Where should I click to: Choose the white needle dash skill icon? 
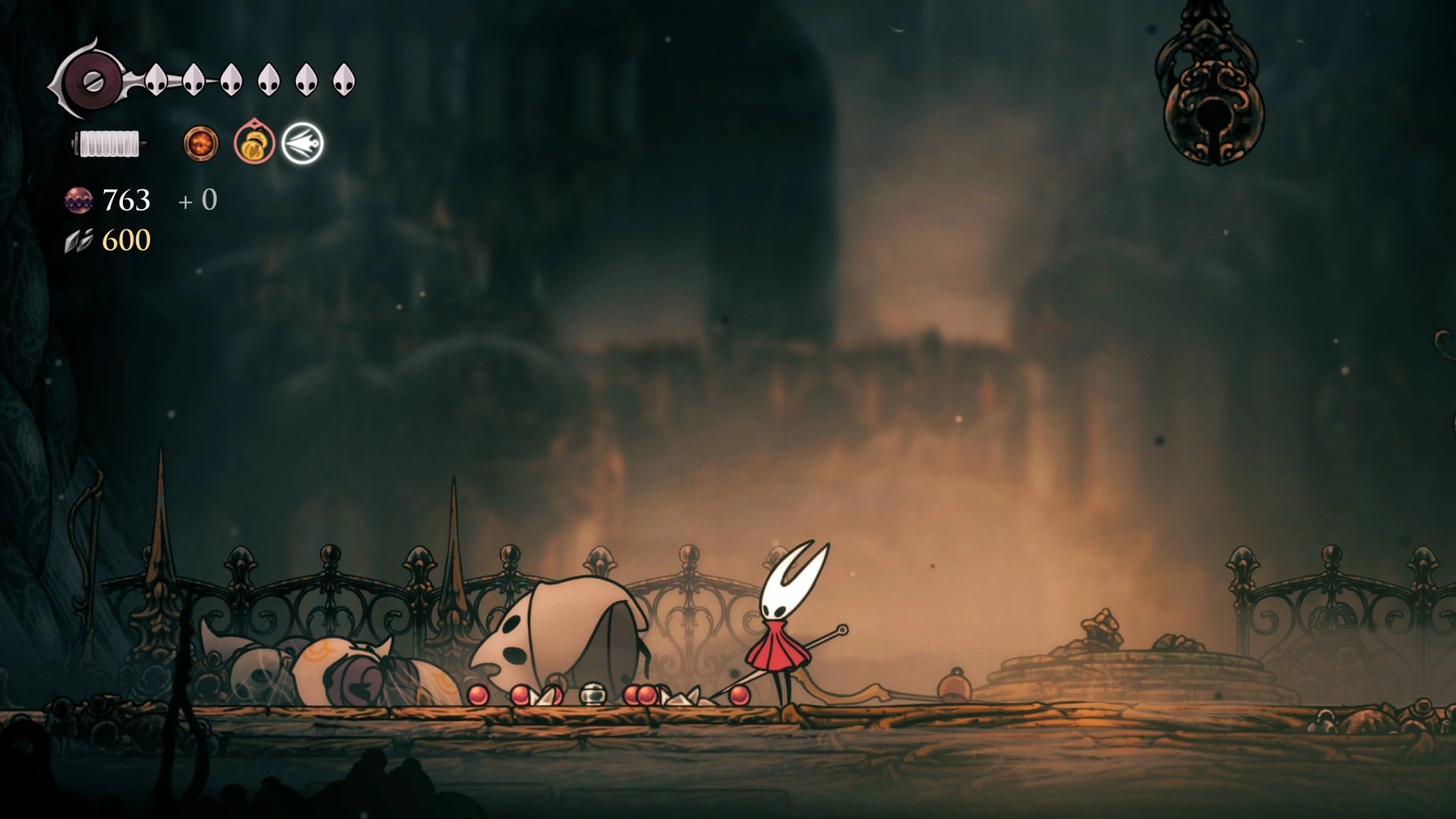303,143
